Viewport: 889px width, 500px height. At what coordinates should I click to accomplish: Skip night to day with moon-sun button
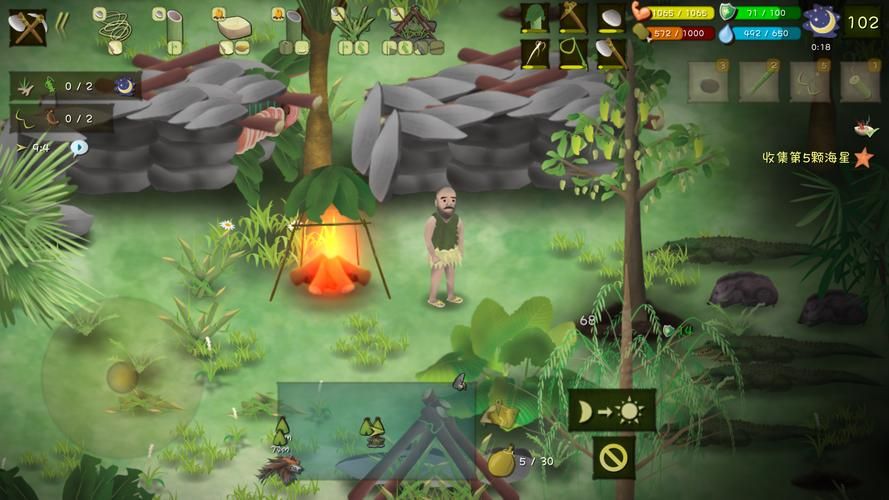[x=612, y=410]
